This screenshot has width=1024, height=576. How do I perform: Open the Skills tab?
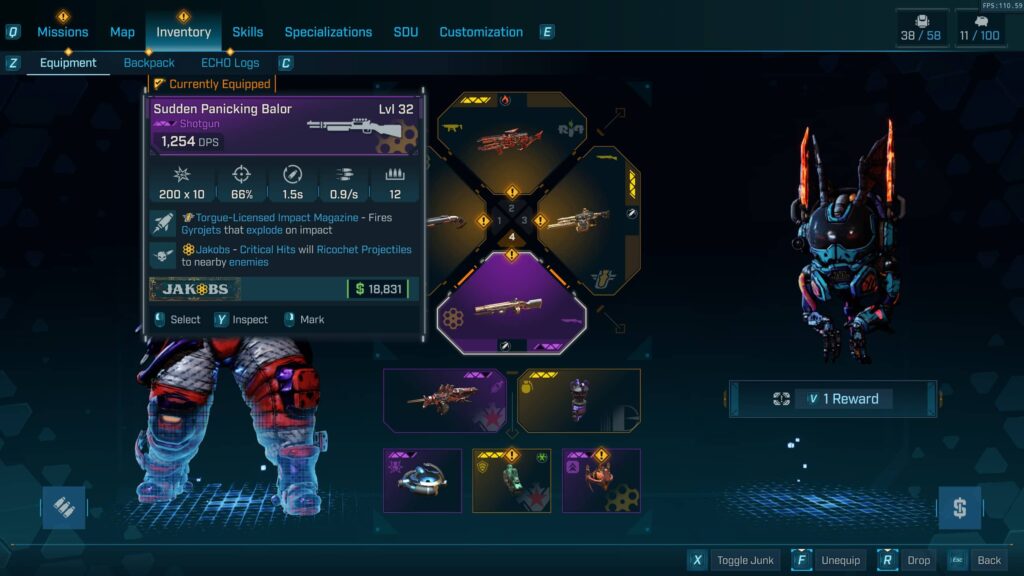[248, 32]
